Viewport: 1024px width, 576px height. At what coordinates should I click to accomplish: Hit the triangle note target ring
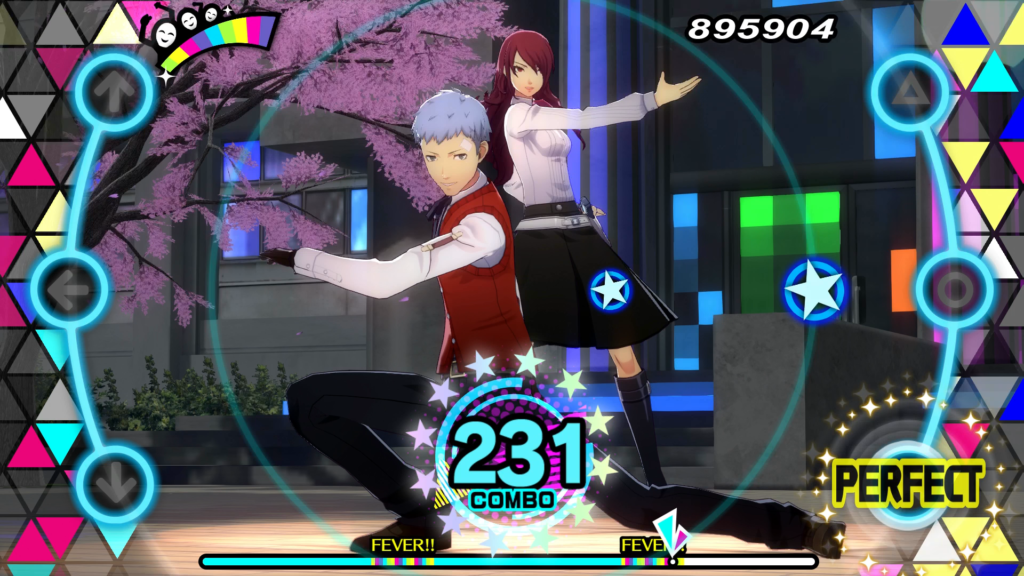(x=908, y=93)
